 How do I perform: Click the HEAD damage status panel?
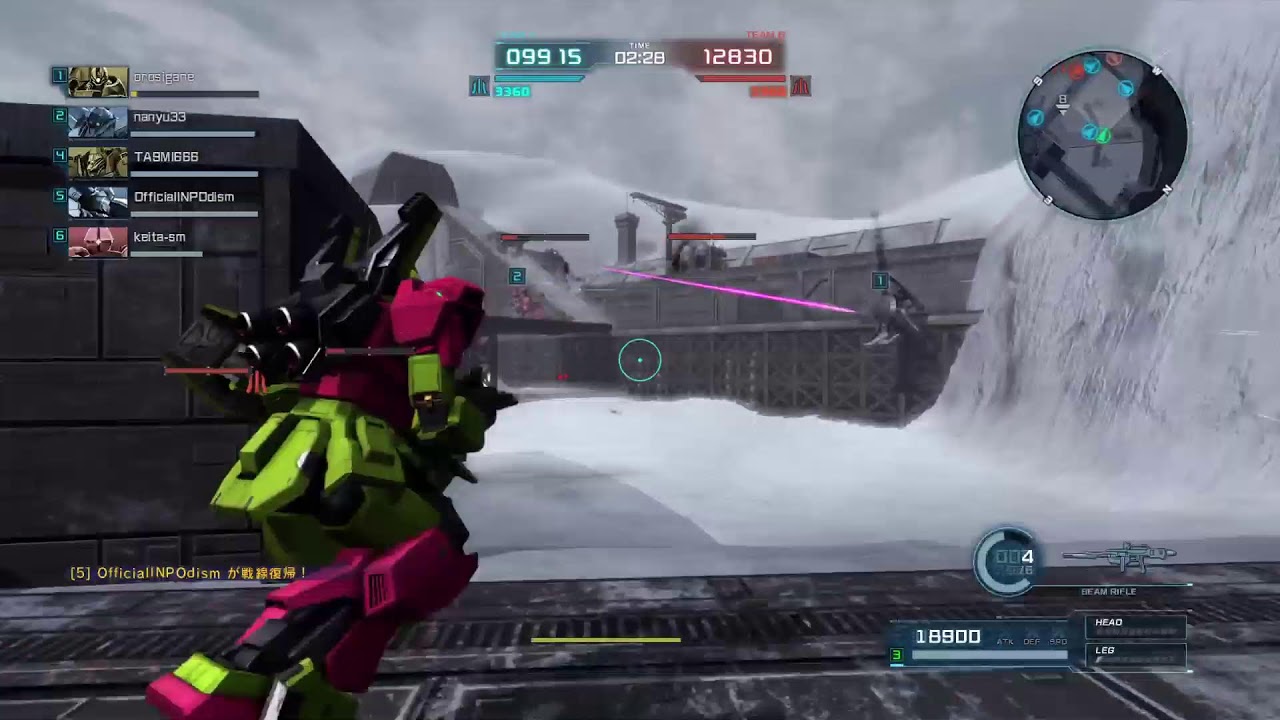click(x=1136, y=627)
